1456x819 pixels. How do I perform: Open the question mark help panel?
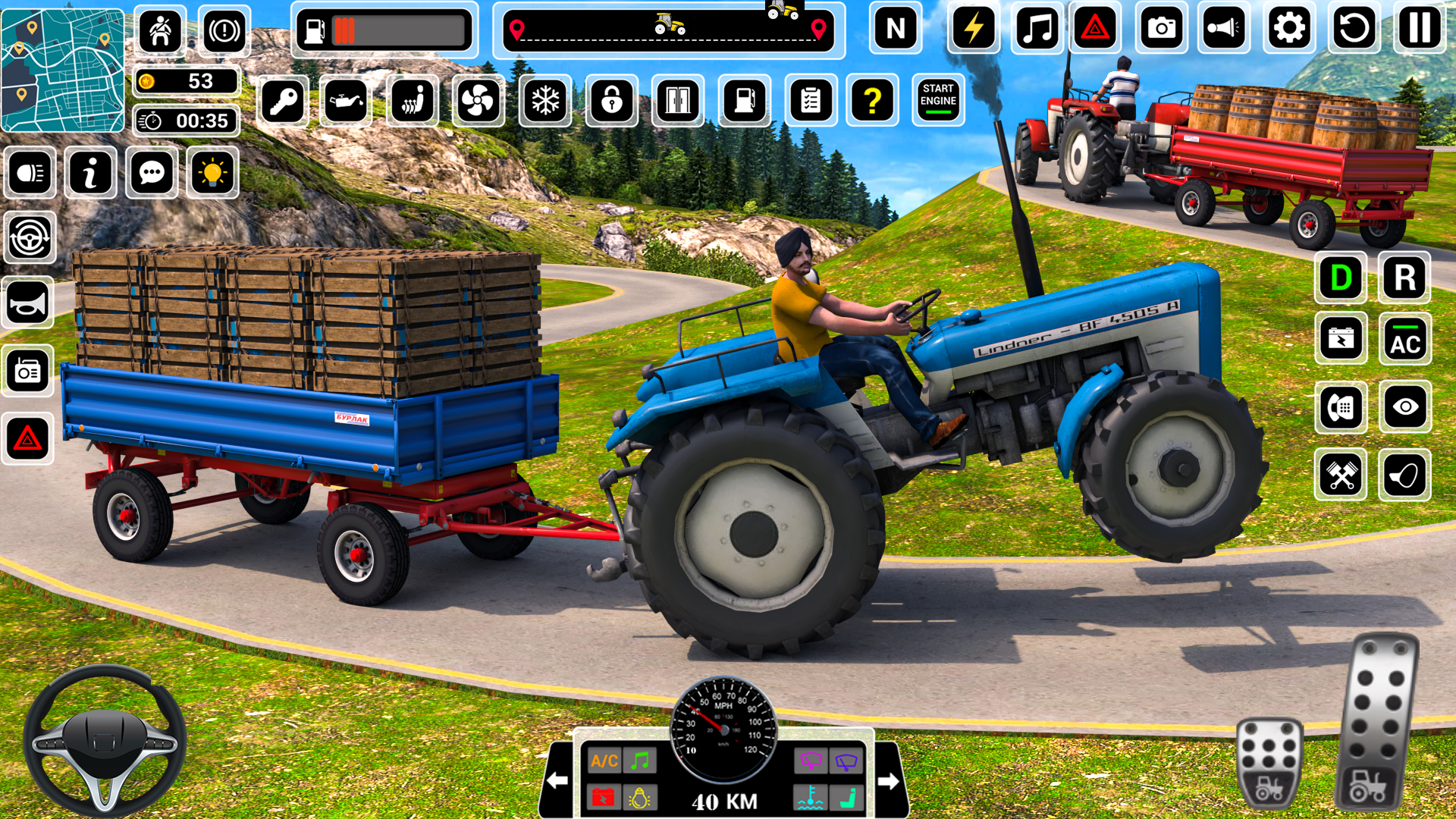tap(876, 101)
